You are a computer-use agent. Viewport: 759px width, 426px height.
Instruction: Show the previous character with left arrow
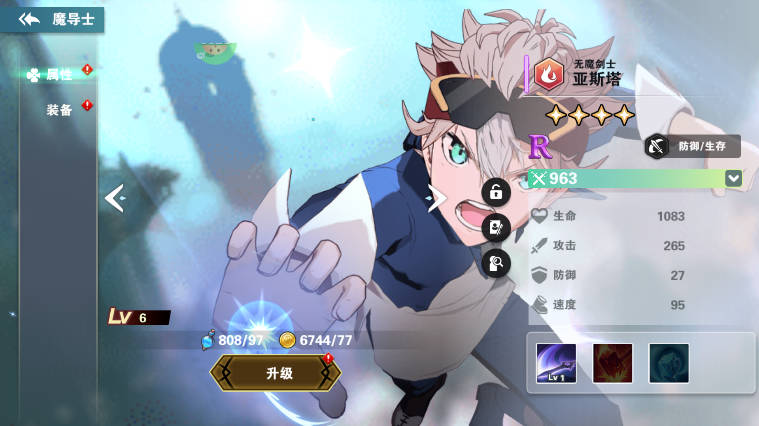click(x=114, y=198)
